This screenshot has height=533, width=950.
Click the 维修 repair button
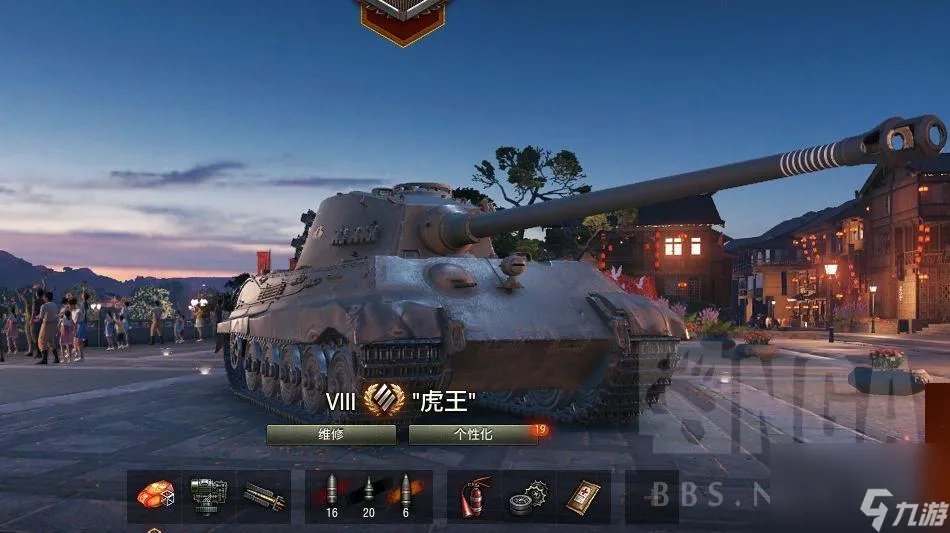330,434
